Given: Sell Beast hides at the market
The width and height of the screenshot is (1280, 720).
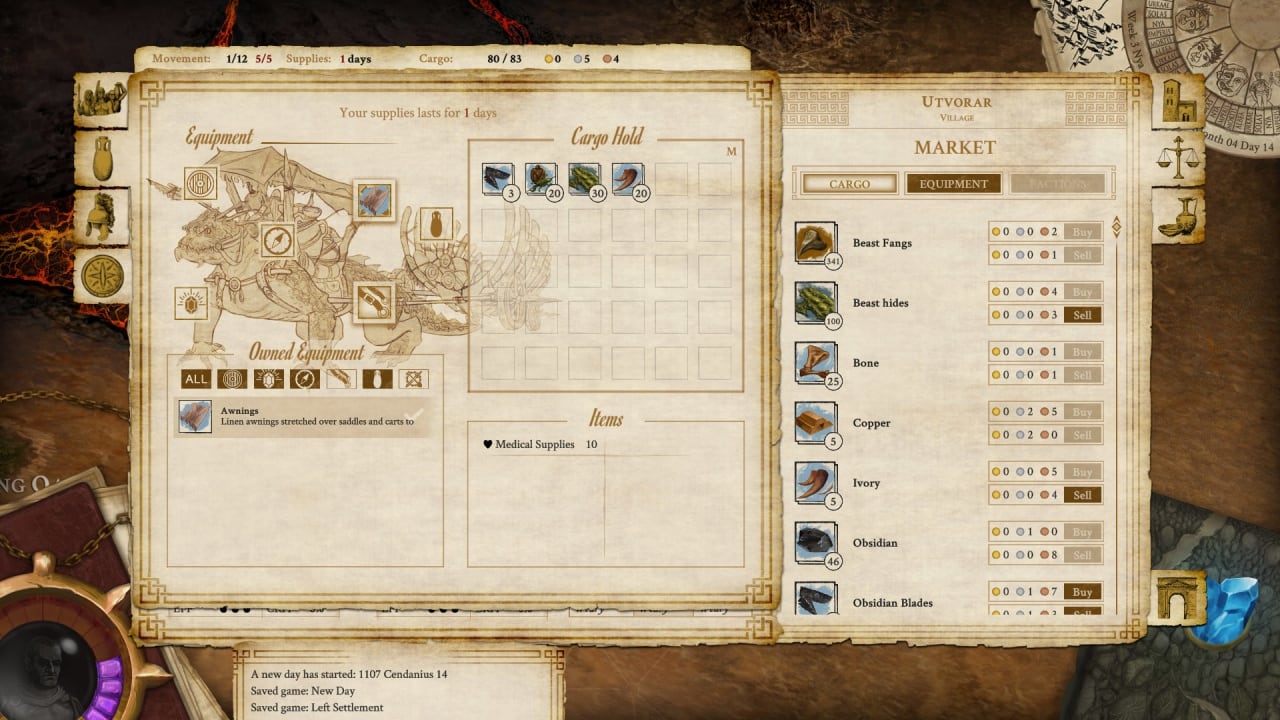Looking at the screenshot, I should pos(1082,315).
